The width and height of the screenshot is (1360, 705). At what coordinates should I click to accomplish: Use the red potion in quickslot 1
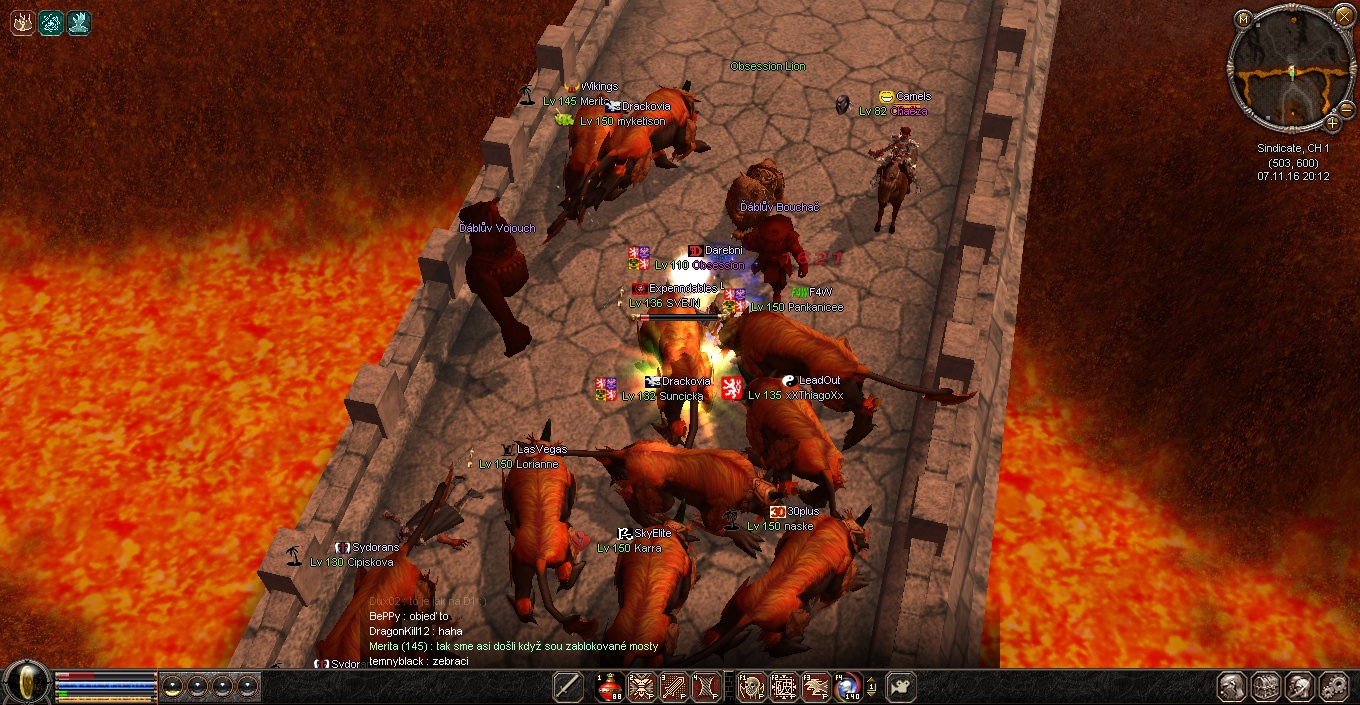point(609,687)
